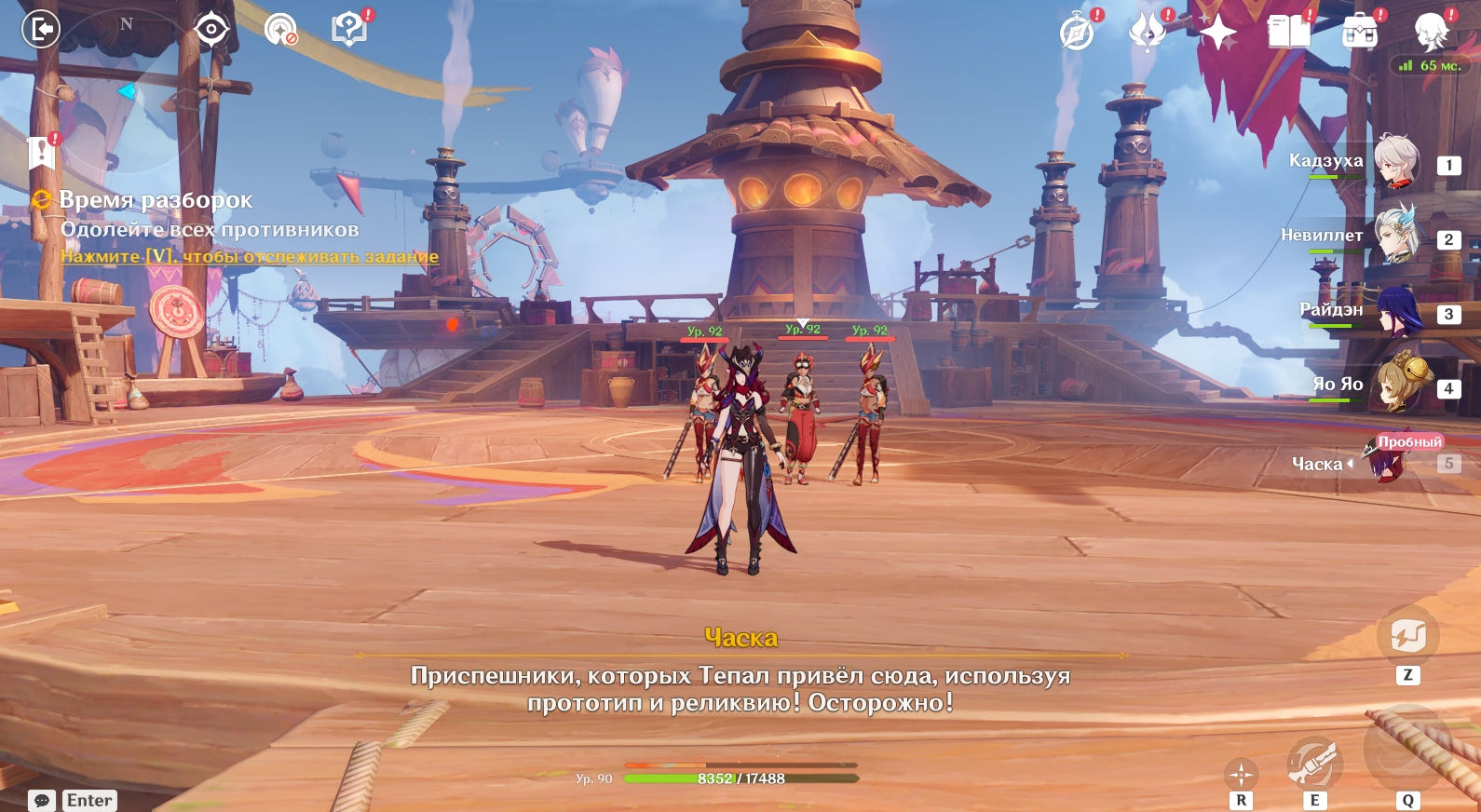Choose Яо Яо in the party list
The image size is (1481, 812).
tap(1396, 386)
